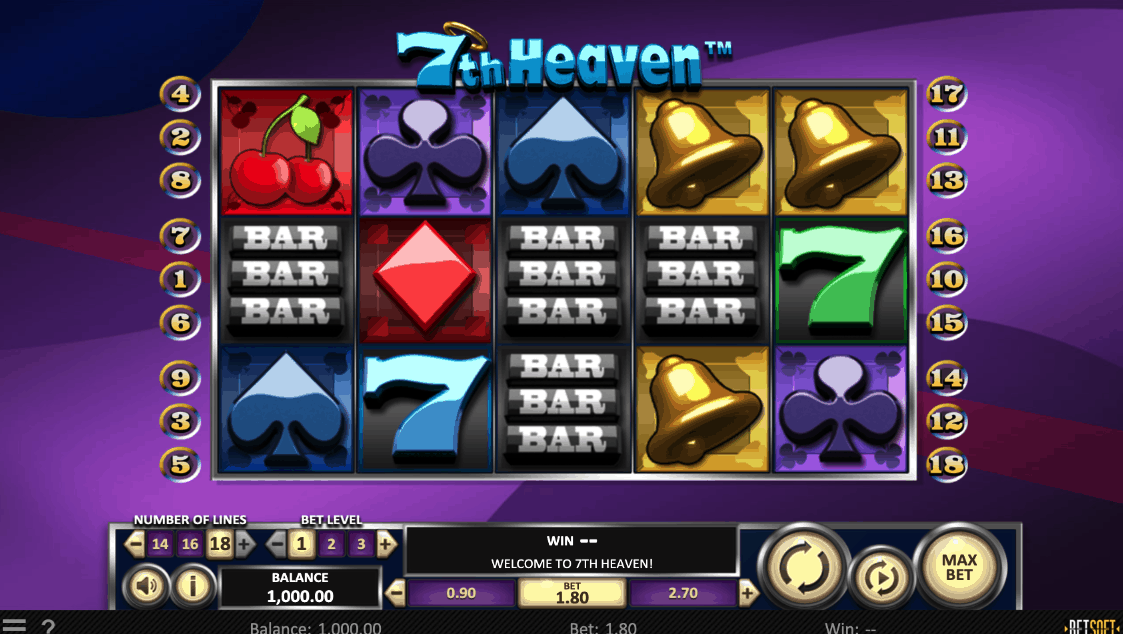Open help with the question mark icon
The width and height of the screenshot is (1123, 634).
[47, 626]
